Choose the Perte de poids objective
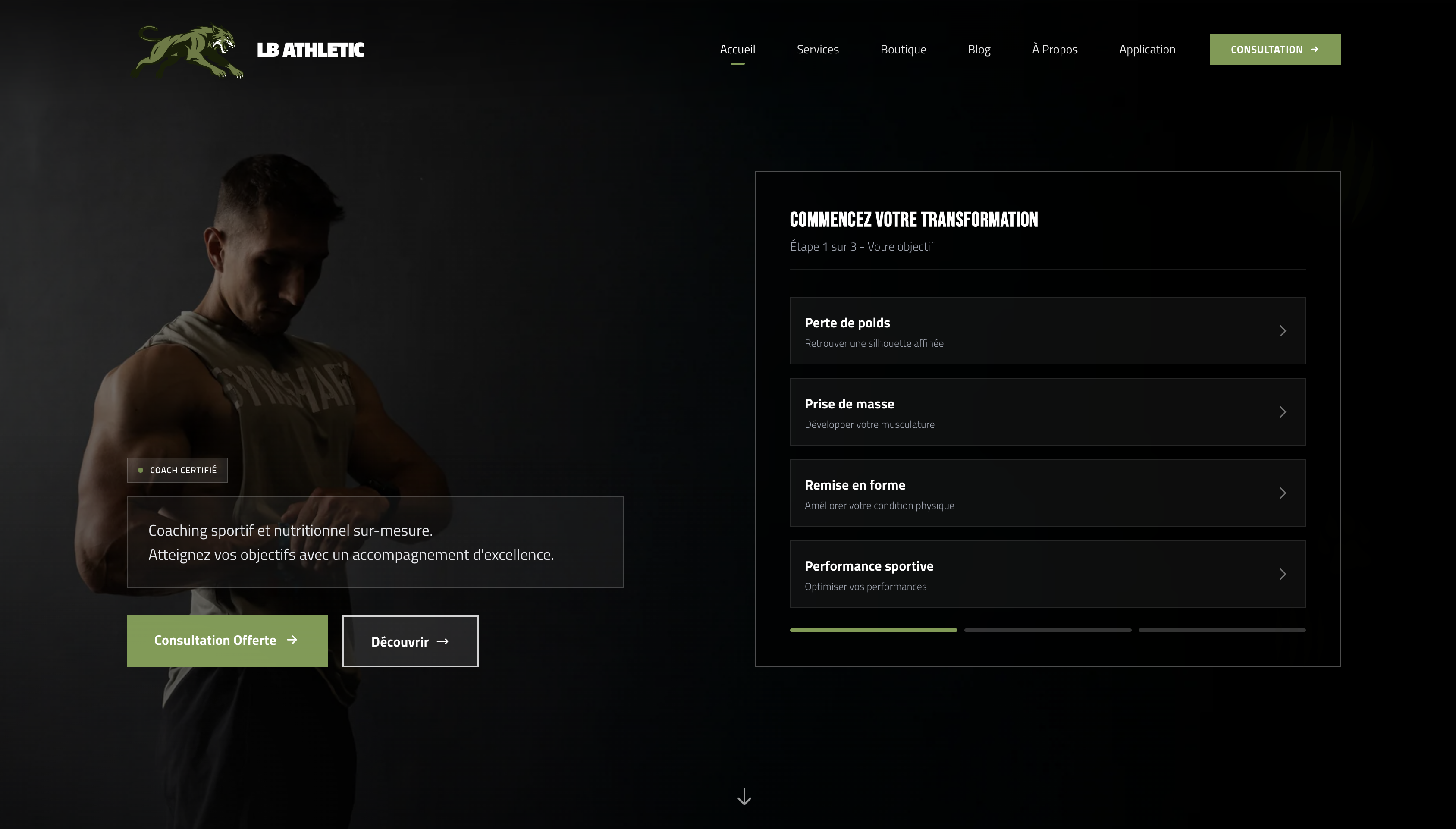 pos(1047,331)
